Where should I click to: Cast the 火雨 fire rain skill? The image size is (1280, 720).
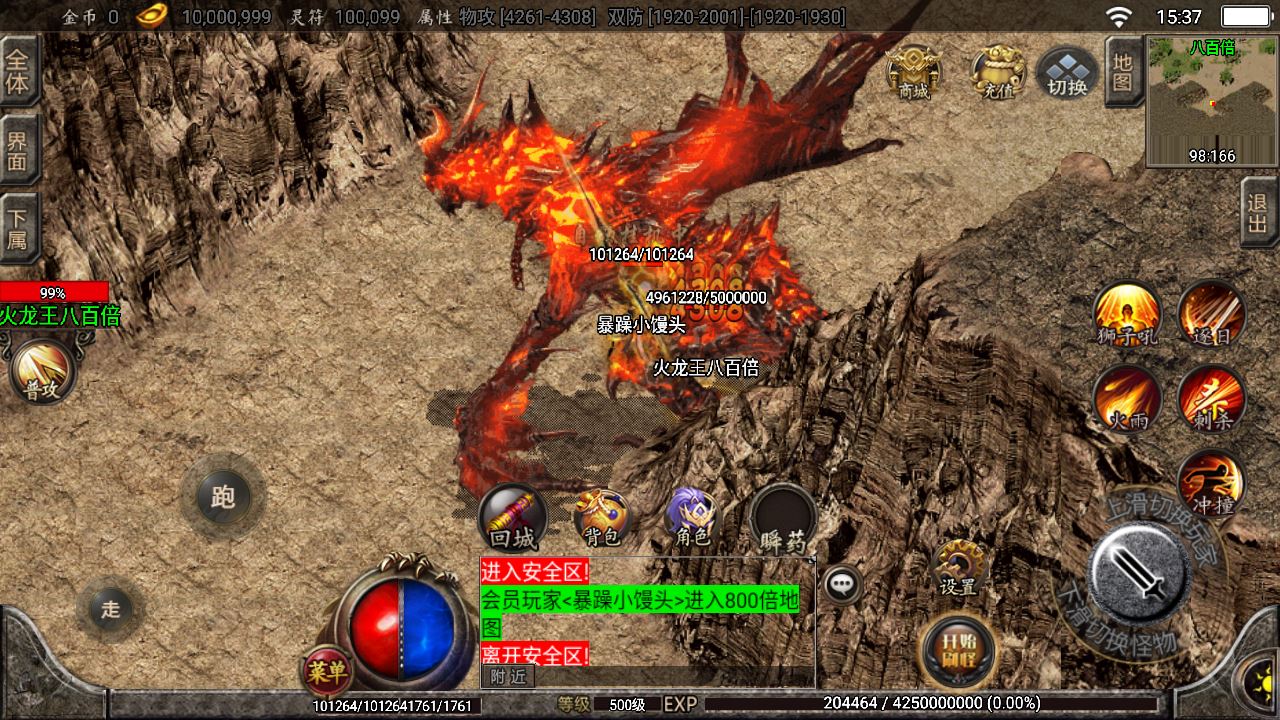coord(1127,397)
